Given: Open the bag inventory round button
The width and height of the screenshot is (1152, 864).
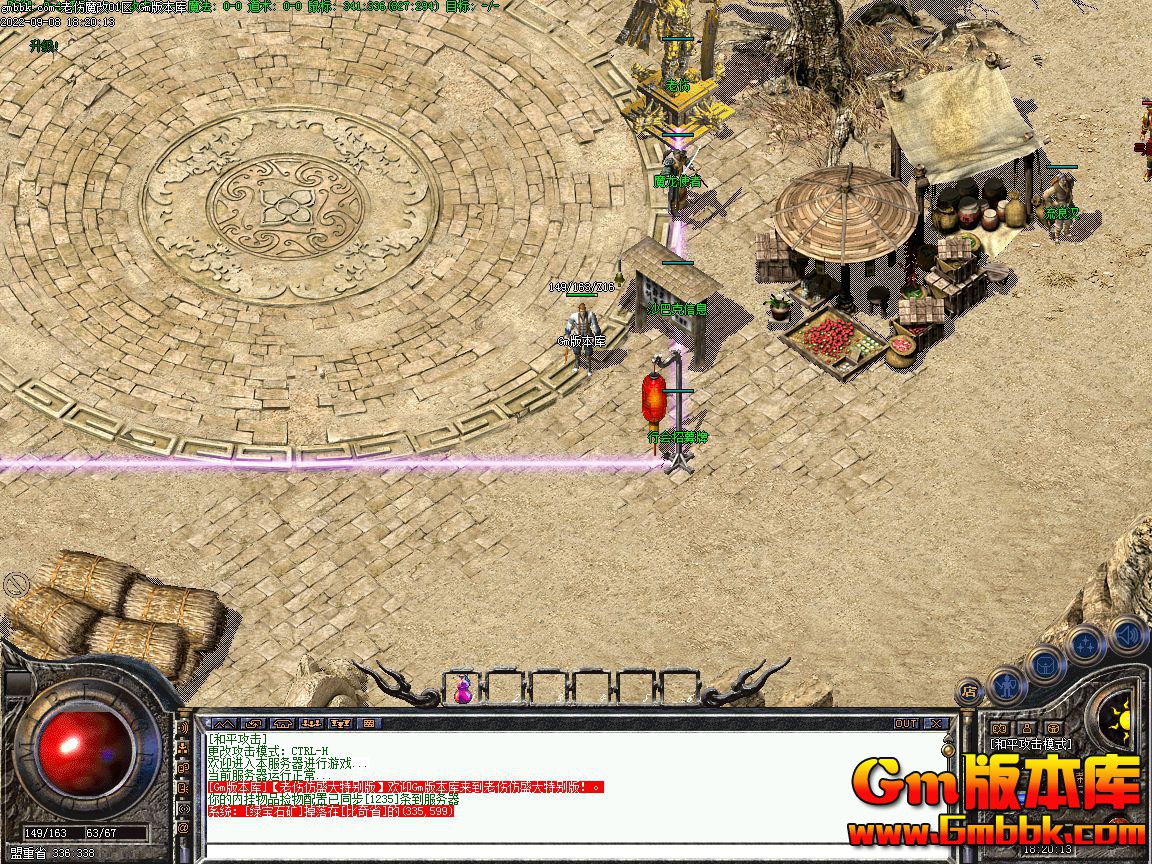Looking at the screenshot, I should (1046, 663).
